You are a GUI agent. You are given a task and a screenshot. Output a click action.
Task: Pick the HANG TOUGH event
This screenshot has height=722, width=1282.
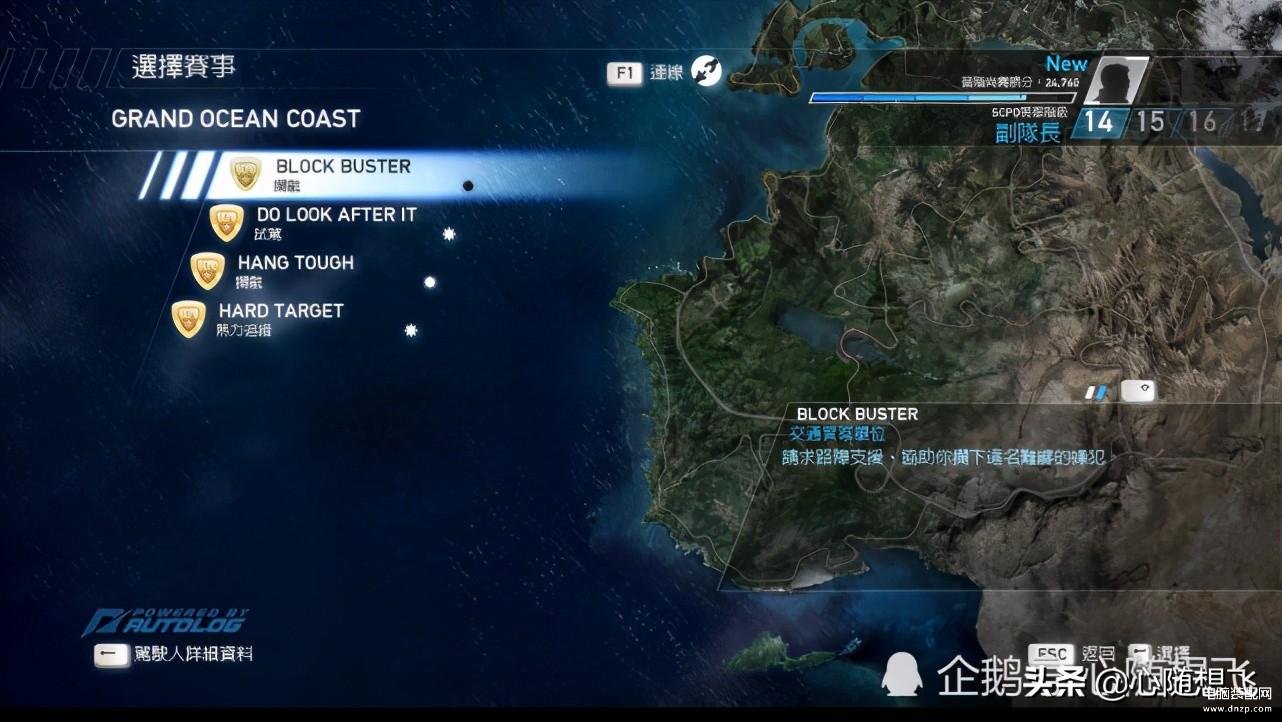tap(295, 269)
